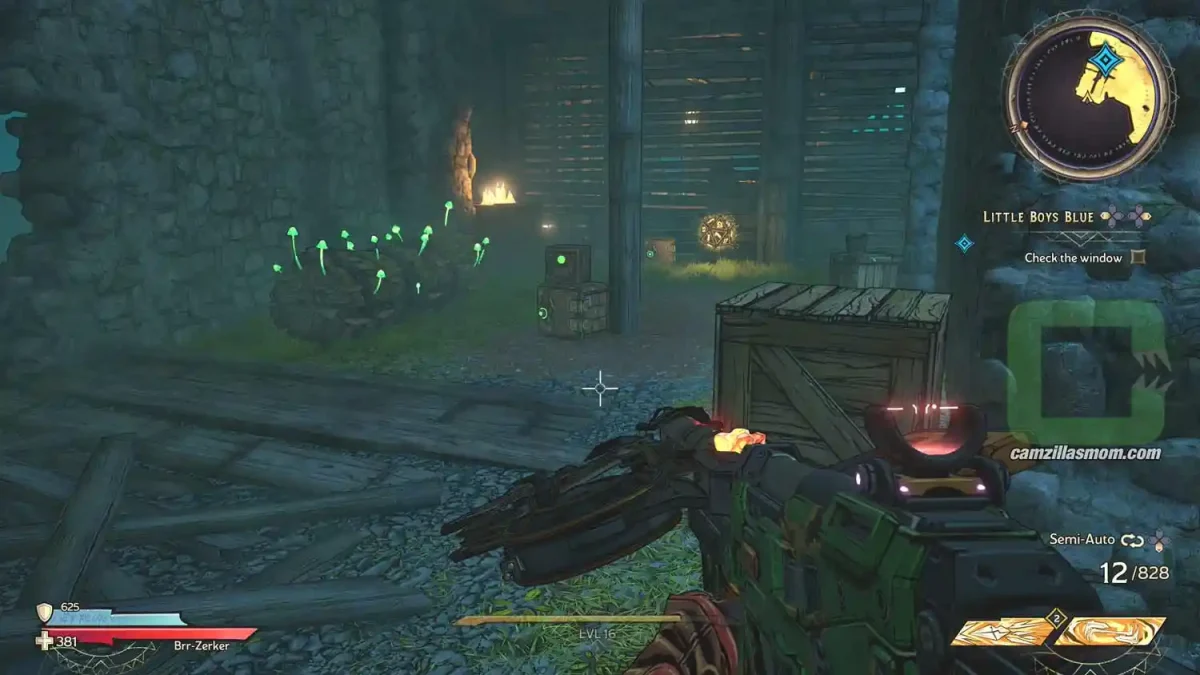Toggle the Semi-Auto fire mode swap icon

pyautogui.click(x=1132, y=540)
